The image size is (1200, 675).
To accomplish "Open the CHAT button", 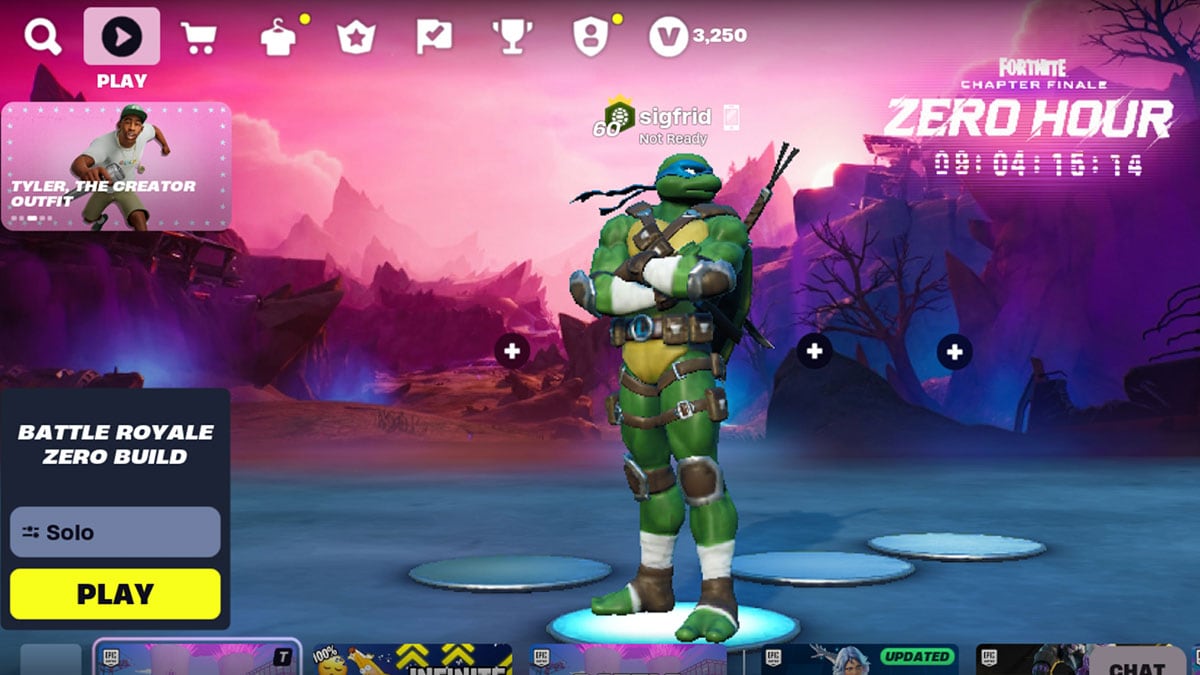I will click(x=1137, y=664).
